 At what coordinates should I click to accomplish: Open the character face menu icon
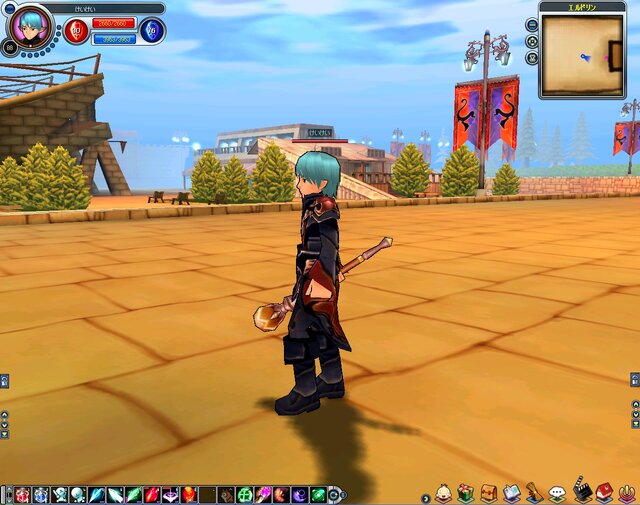[x=443, y=493]
